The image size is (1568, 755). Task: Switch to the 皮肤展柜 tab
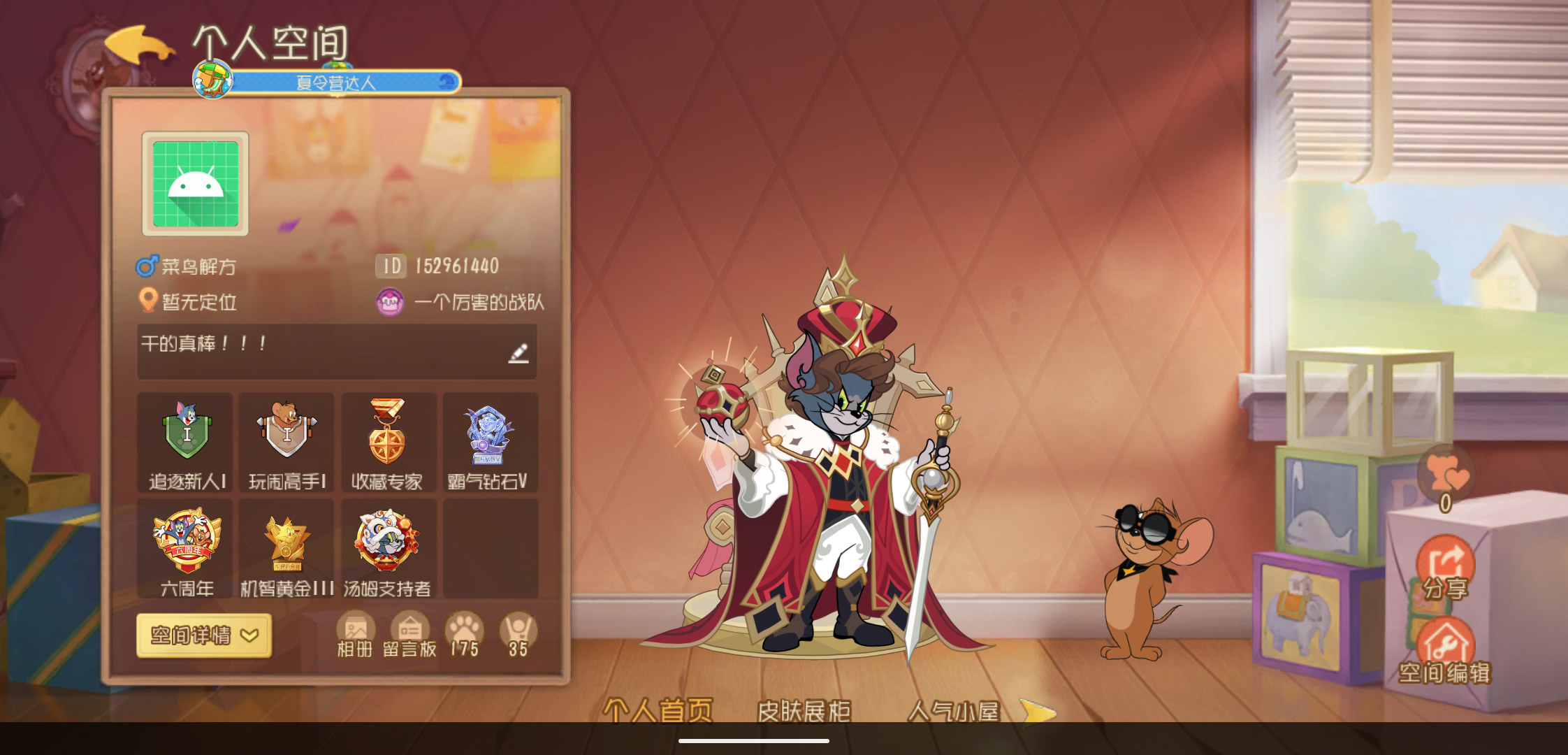[804, 710]
